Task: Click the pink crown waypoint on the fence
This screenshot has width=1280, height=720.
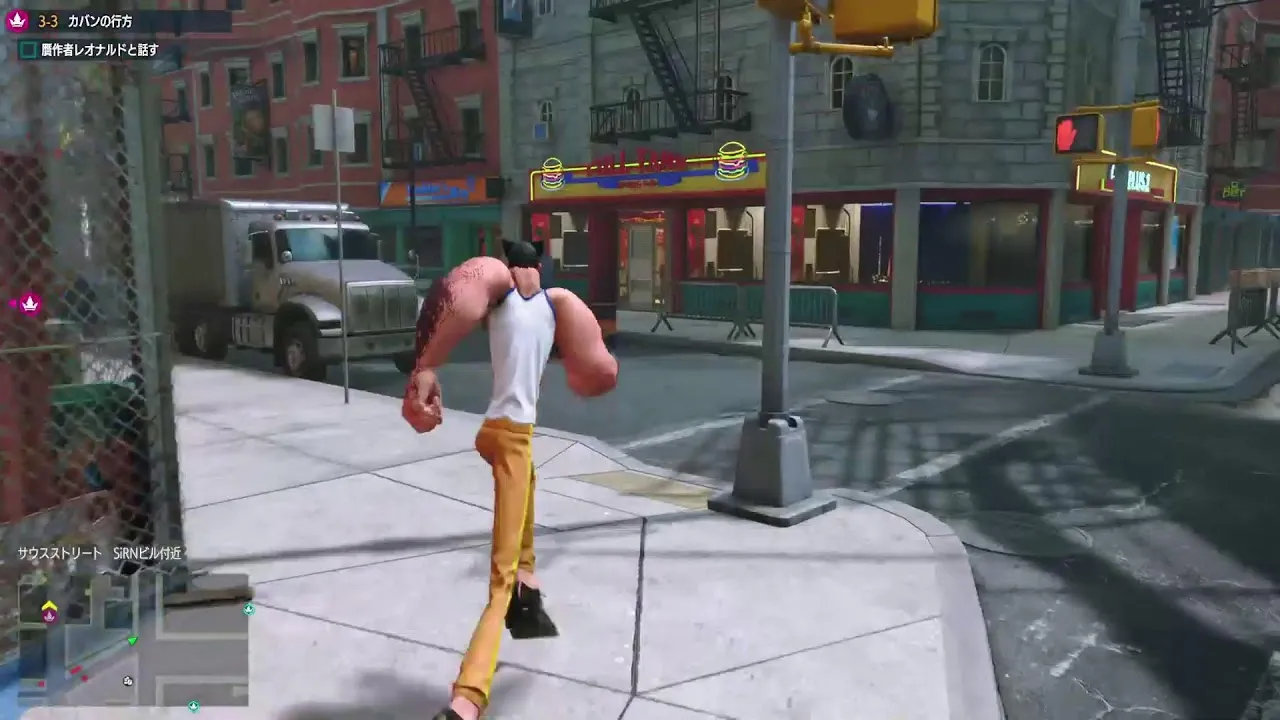Action: (29, 303)
